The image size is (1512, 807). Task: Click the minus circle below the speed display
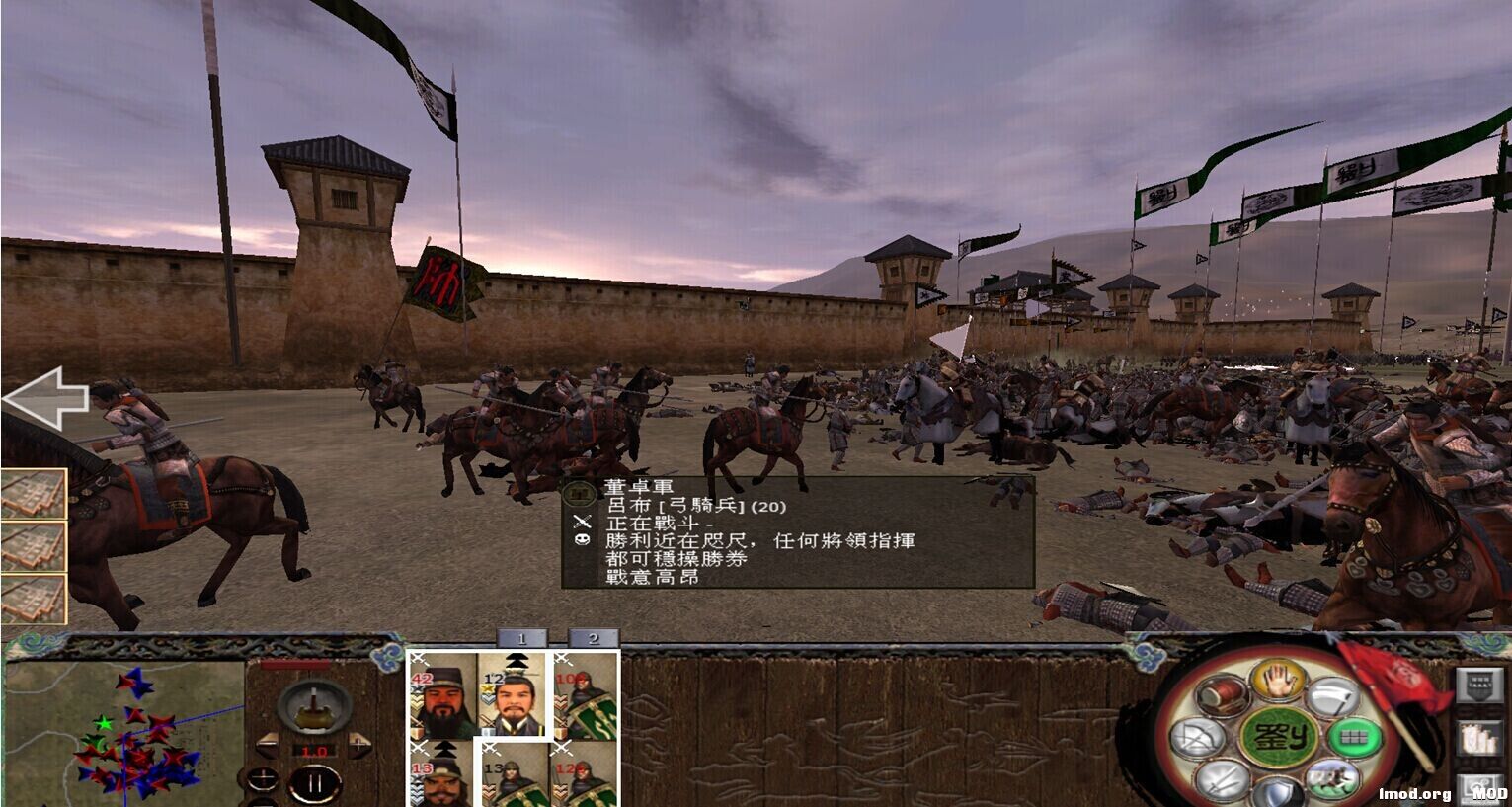click(262, 802)
